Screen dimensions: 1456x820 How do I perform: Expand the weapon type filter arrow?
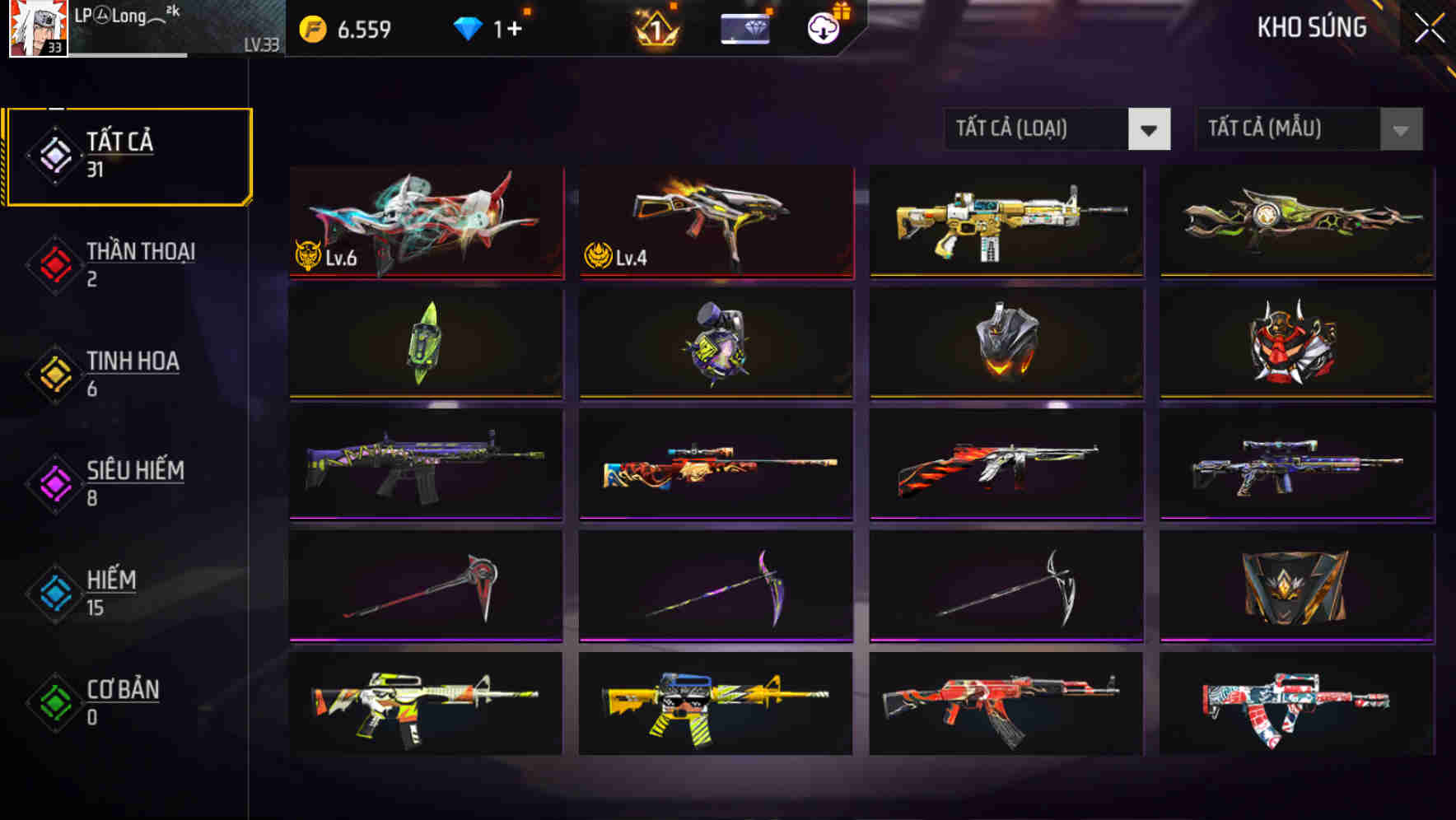pyautogui.click(x=1150, y=129)
